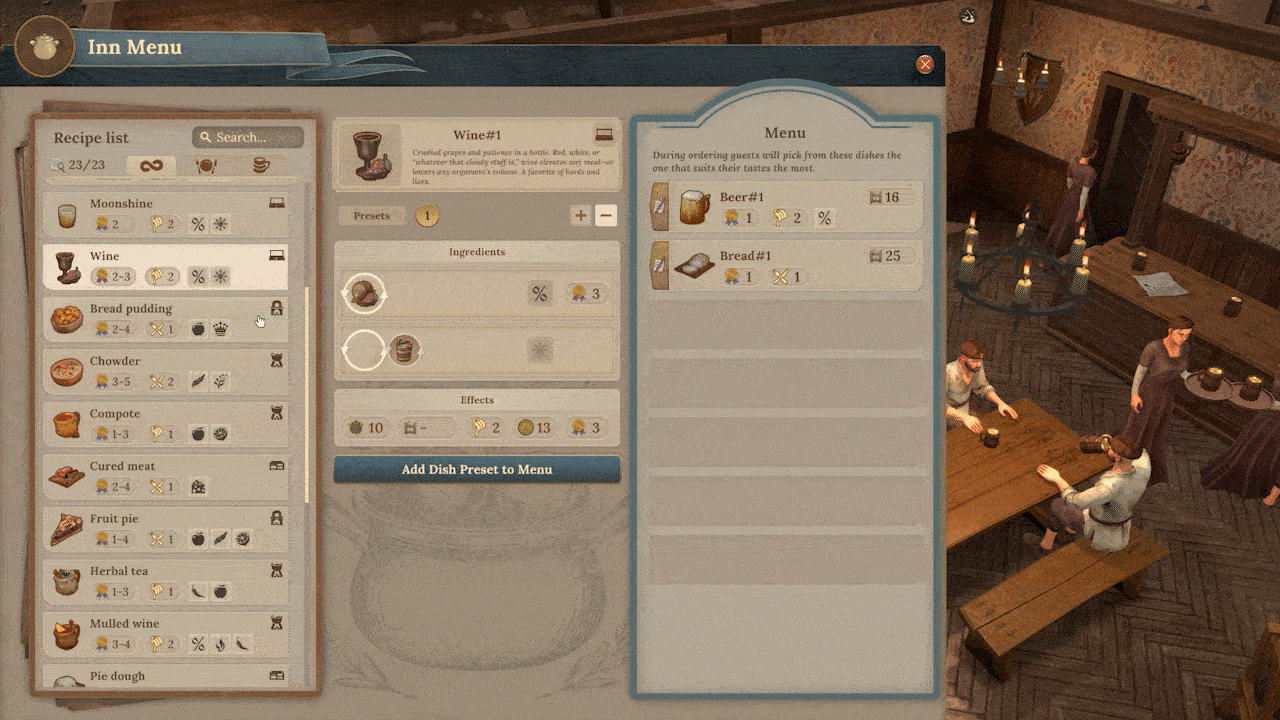
Task: Switch to the drinks filter tab
Action: click(x=260, y=166)
